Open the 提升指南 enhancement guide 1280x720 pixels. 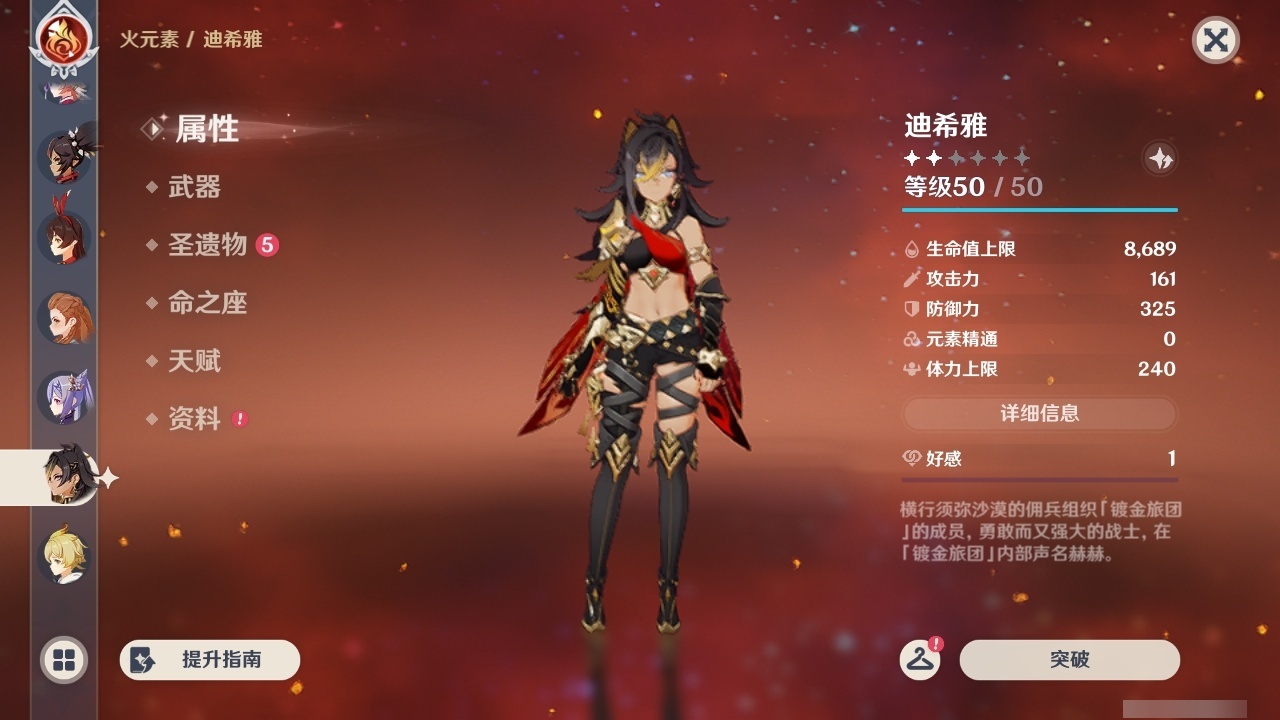coord(209,660)
